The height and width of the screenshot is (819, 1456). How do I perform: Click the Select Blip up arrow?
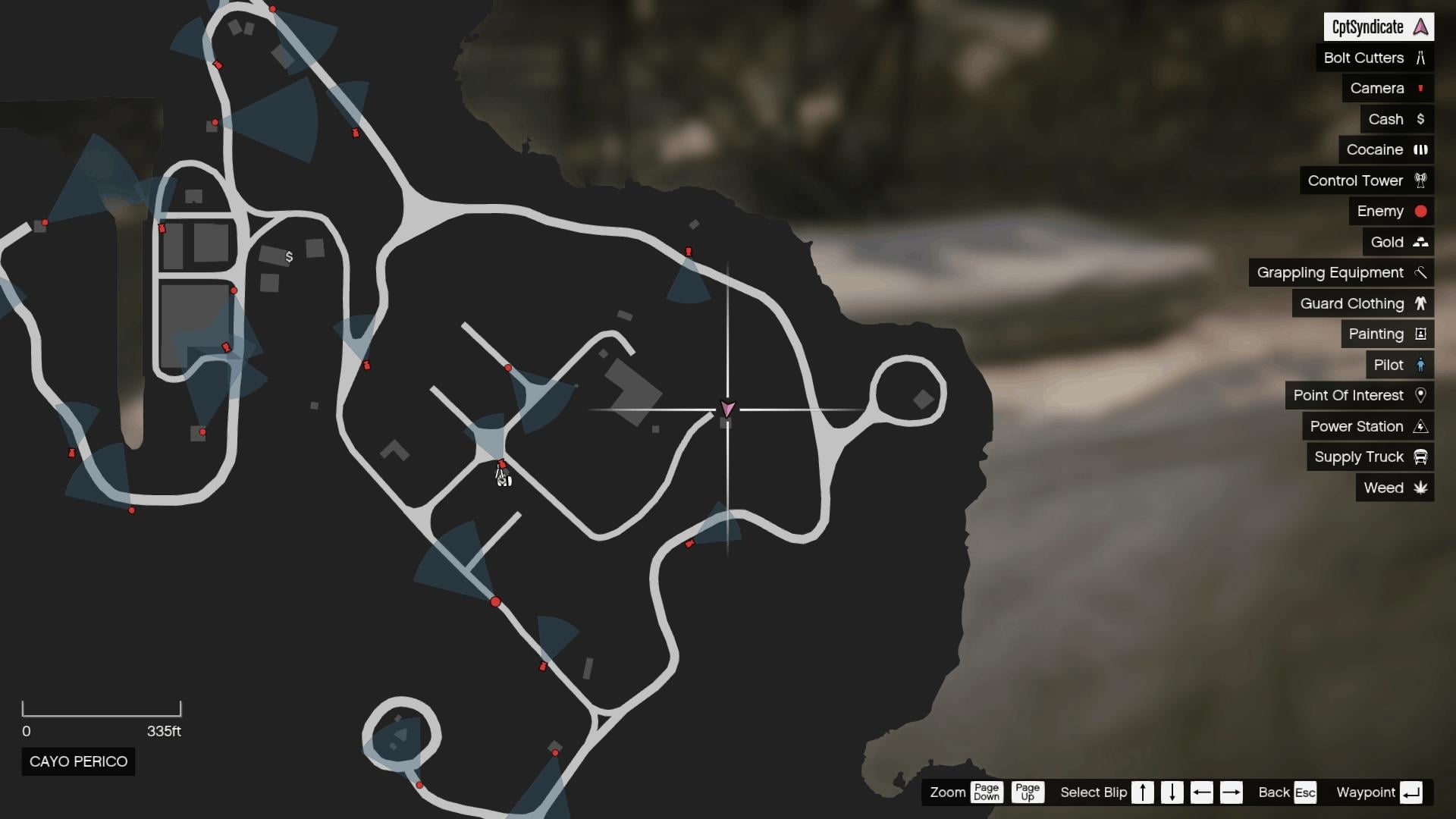[1144, 792]
